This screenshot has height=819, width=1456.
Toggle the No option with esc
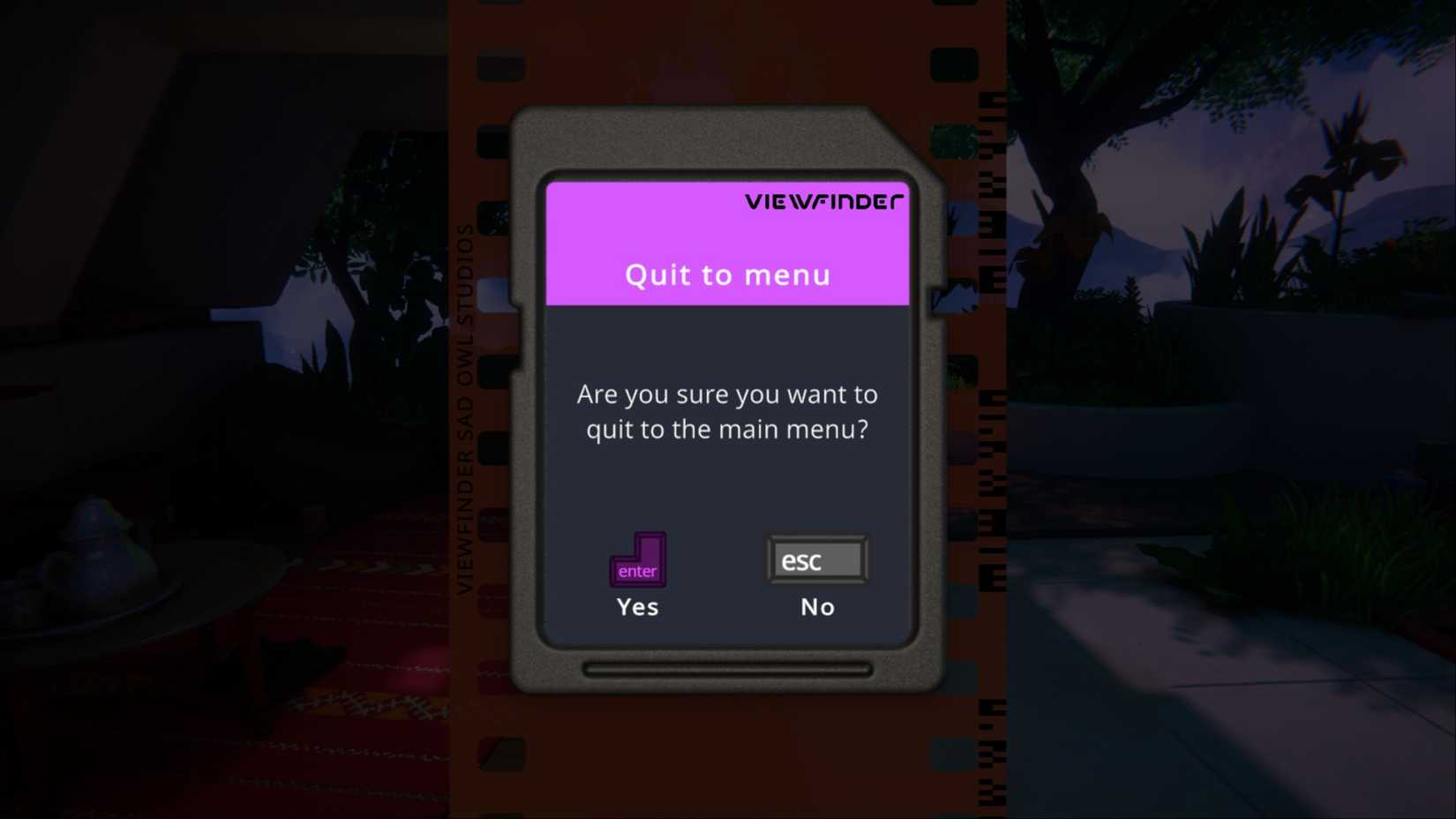(x=816, y=582)
